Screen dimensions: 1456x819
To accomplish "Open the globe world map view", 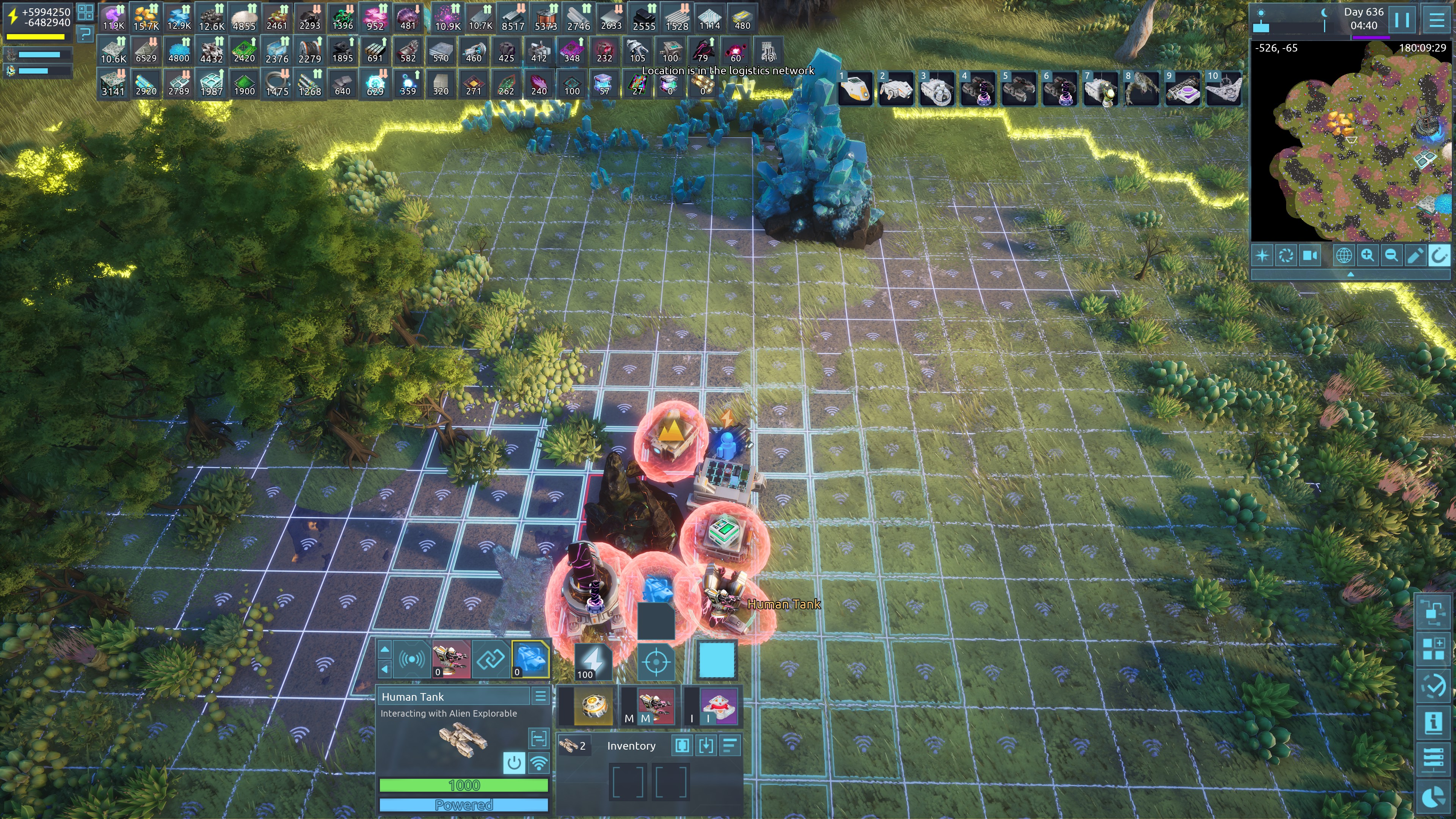I will pos(1343,256).
